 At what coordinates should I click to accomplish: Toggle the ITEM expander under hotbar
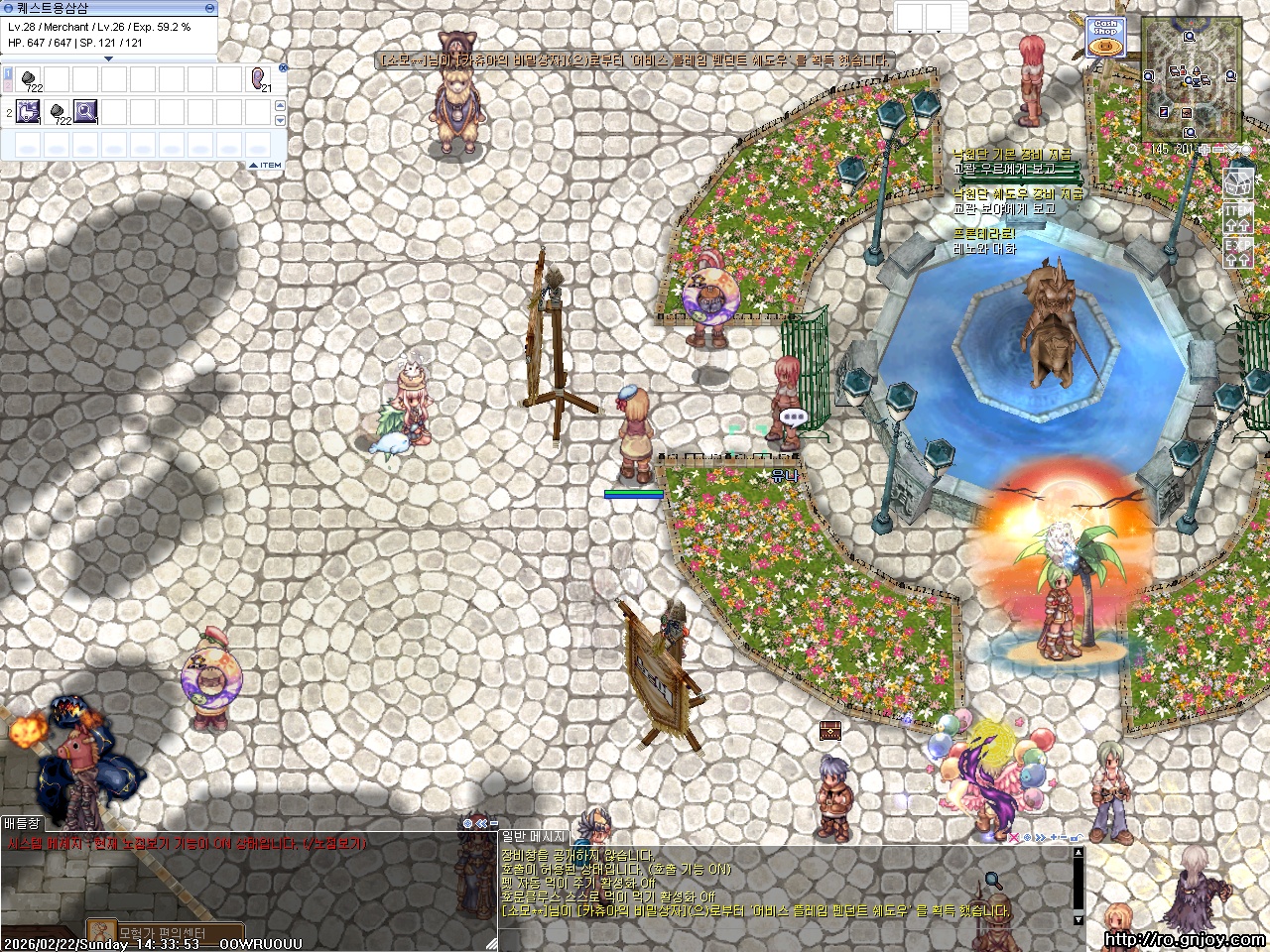265,166
